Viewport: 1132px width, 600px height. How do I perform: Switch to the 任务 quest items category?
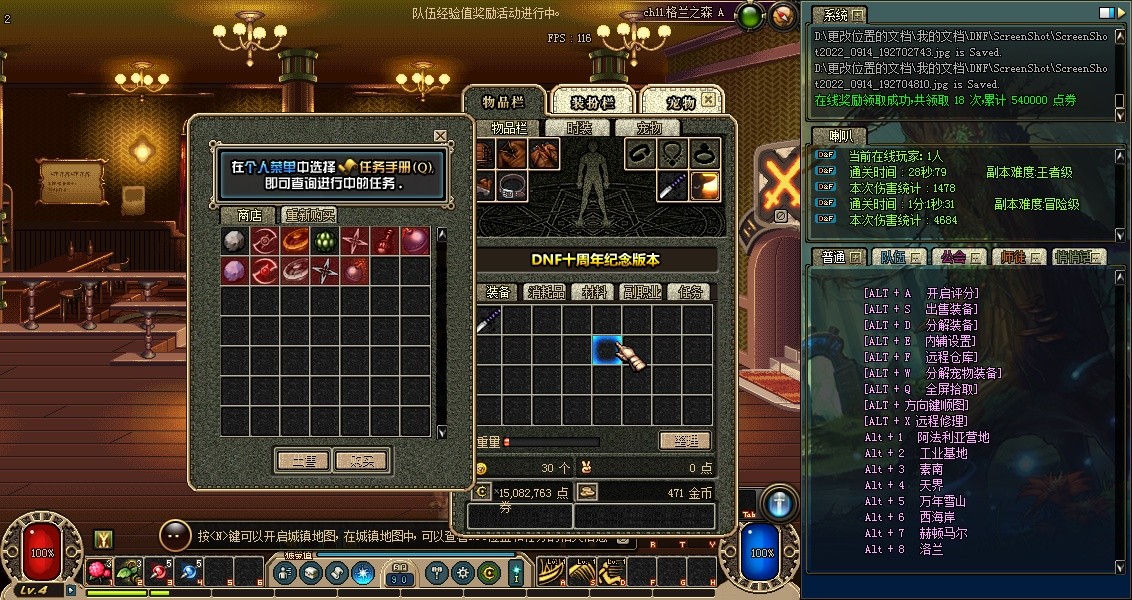(x=690, y=292)
